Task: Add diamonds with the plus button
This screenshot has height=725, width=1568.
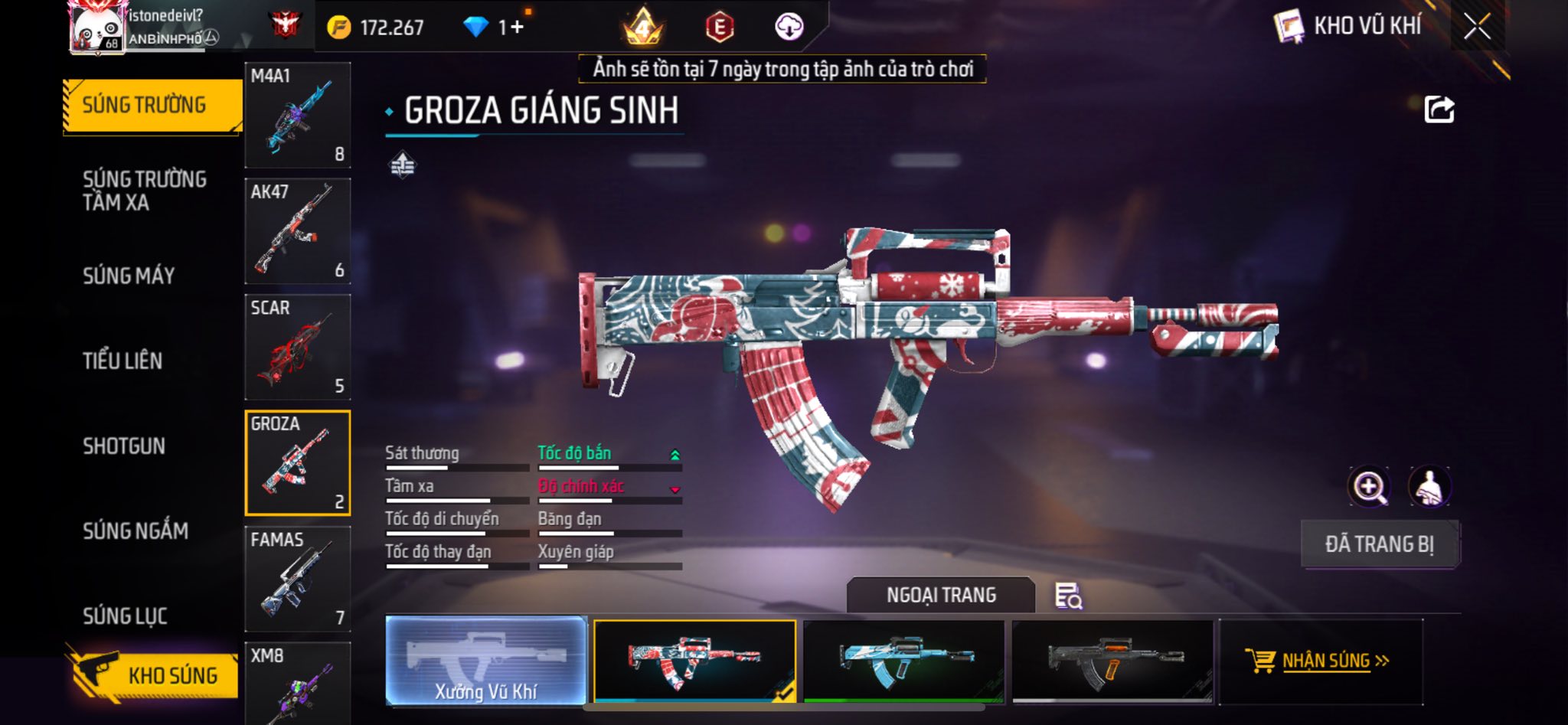Action: pyautogui.click(x=518, y=28)
